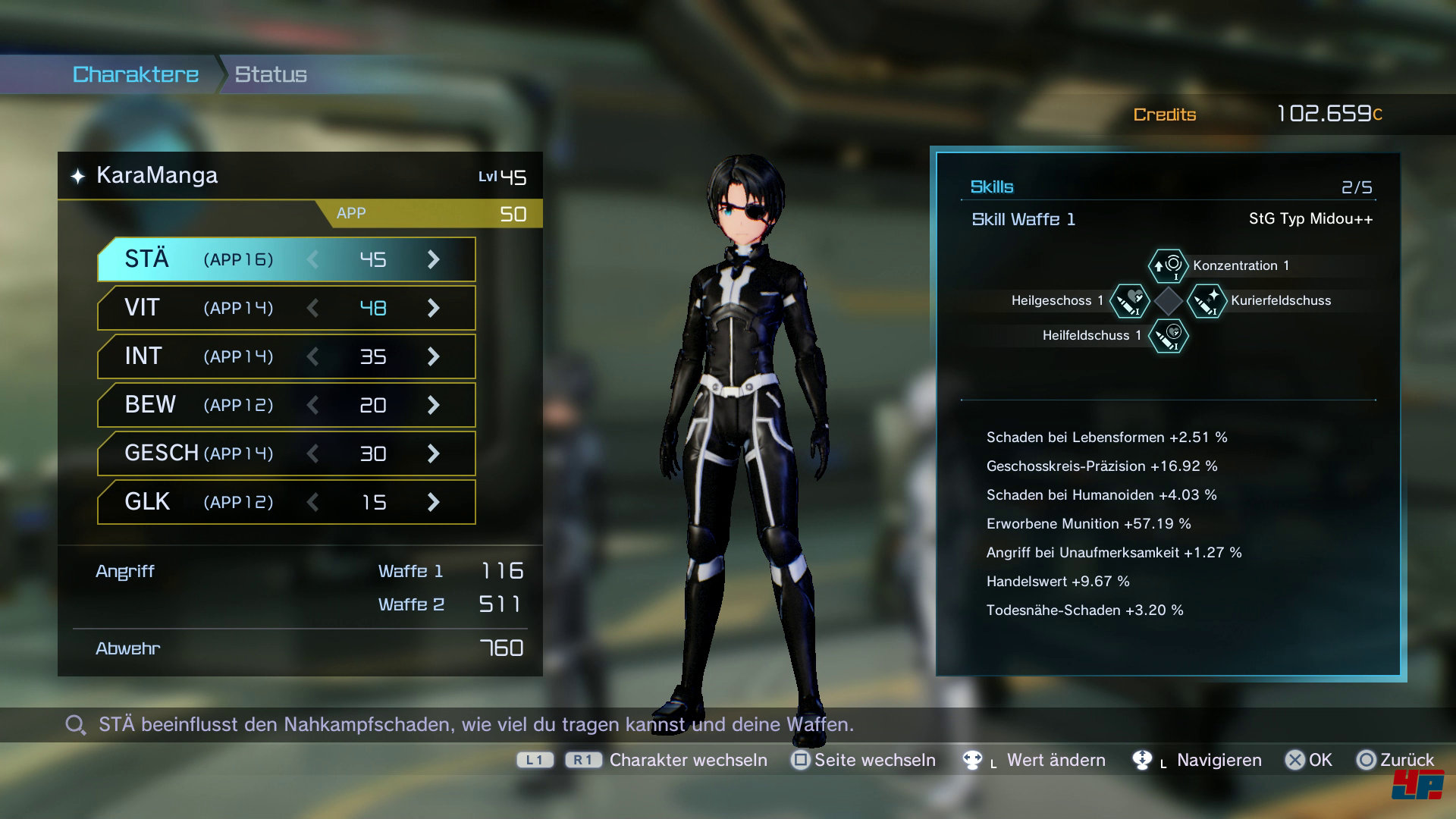
Task: Open the Skills panel header
Action: 992,187
